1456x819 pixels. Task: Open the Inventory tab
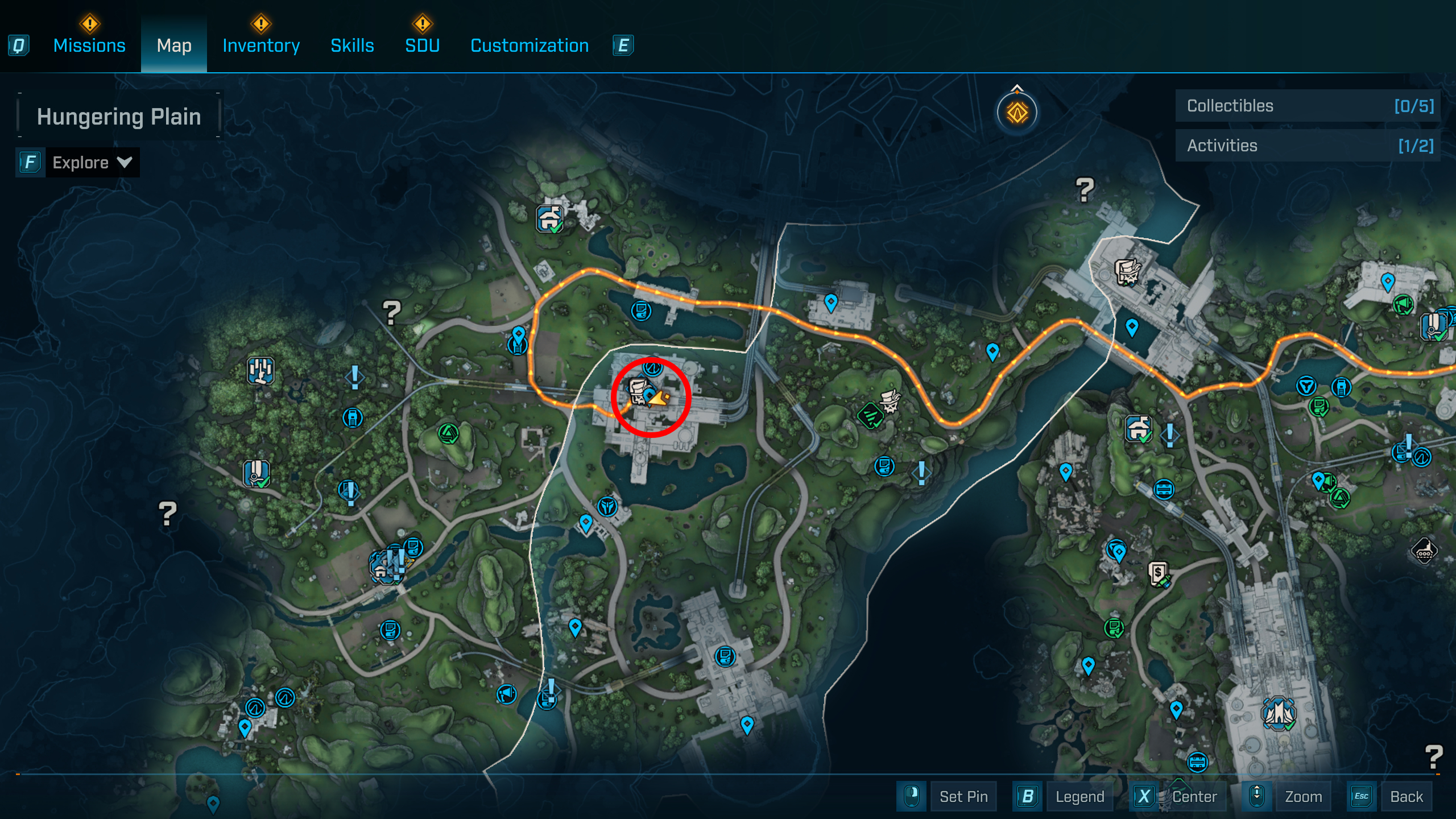(261, 45)
